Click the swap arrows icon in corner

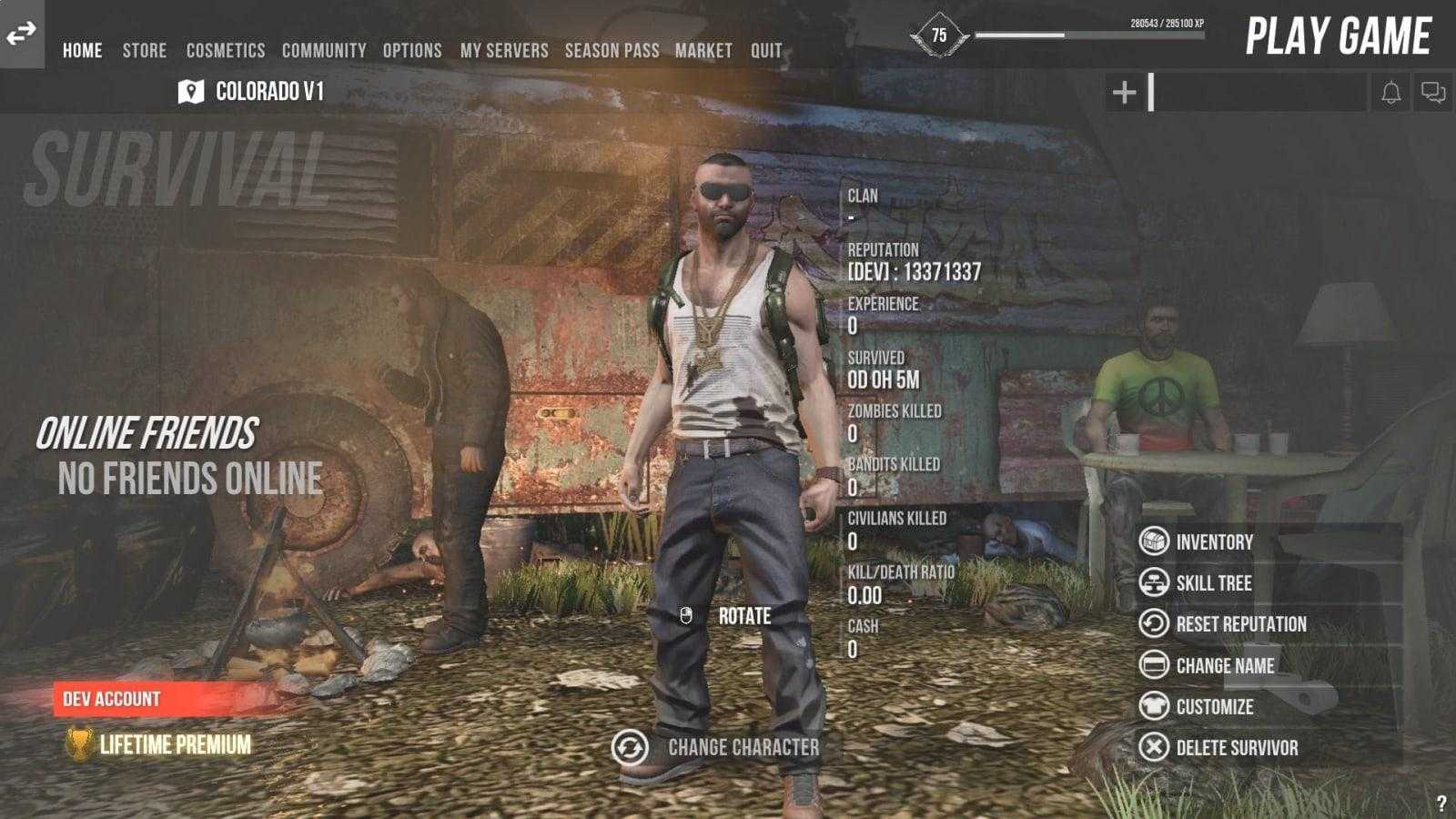click(21, 34)
